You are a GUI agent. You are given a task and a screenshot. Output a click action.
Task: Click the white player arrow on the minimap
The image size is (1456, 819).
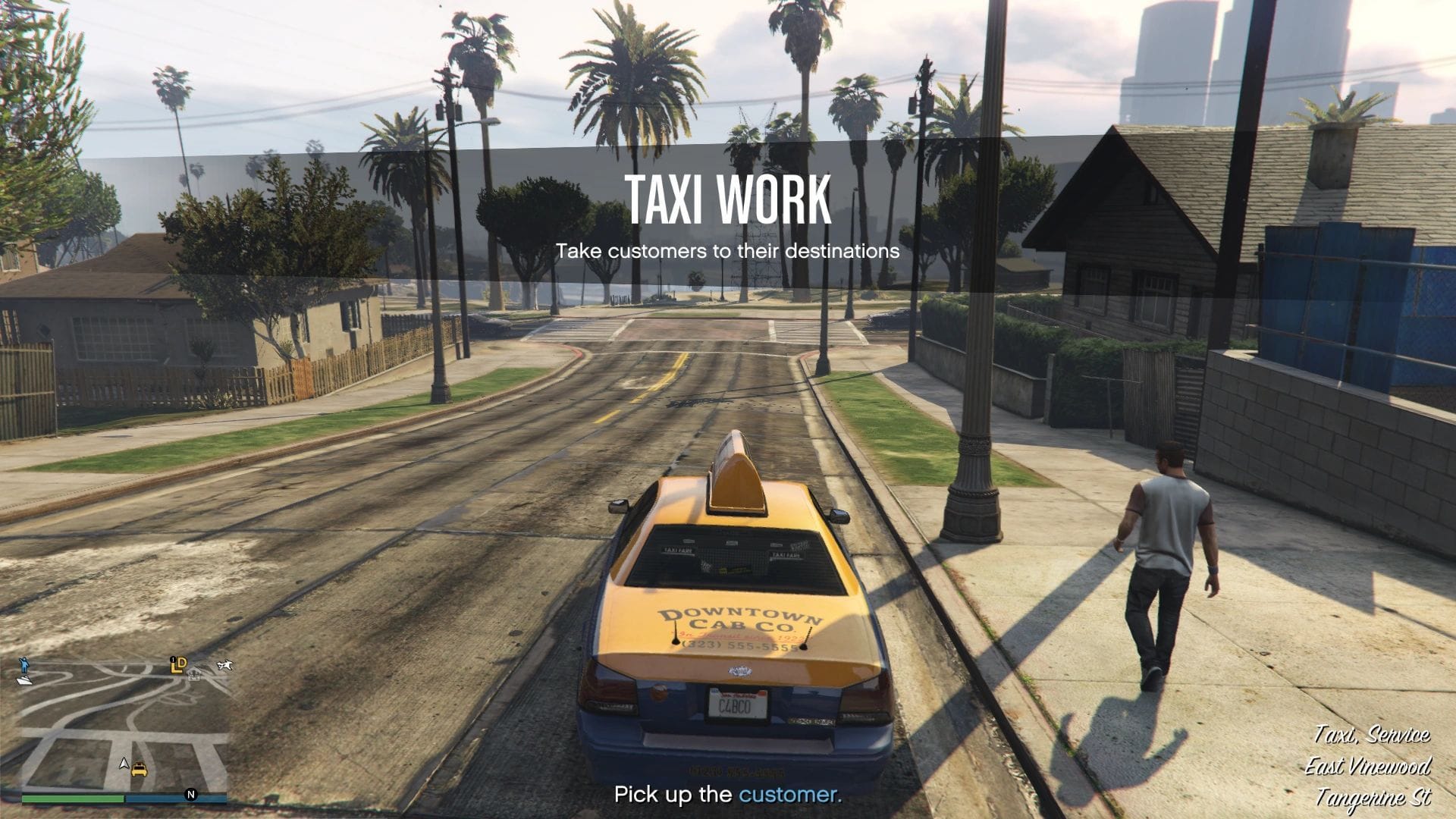(x=124, y=763)
